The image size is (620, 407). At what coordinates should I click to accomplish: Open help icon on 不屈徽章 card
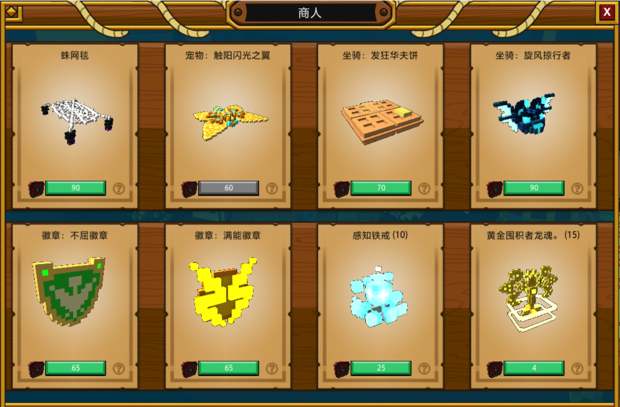[x=118, y=368]
